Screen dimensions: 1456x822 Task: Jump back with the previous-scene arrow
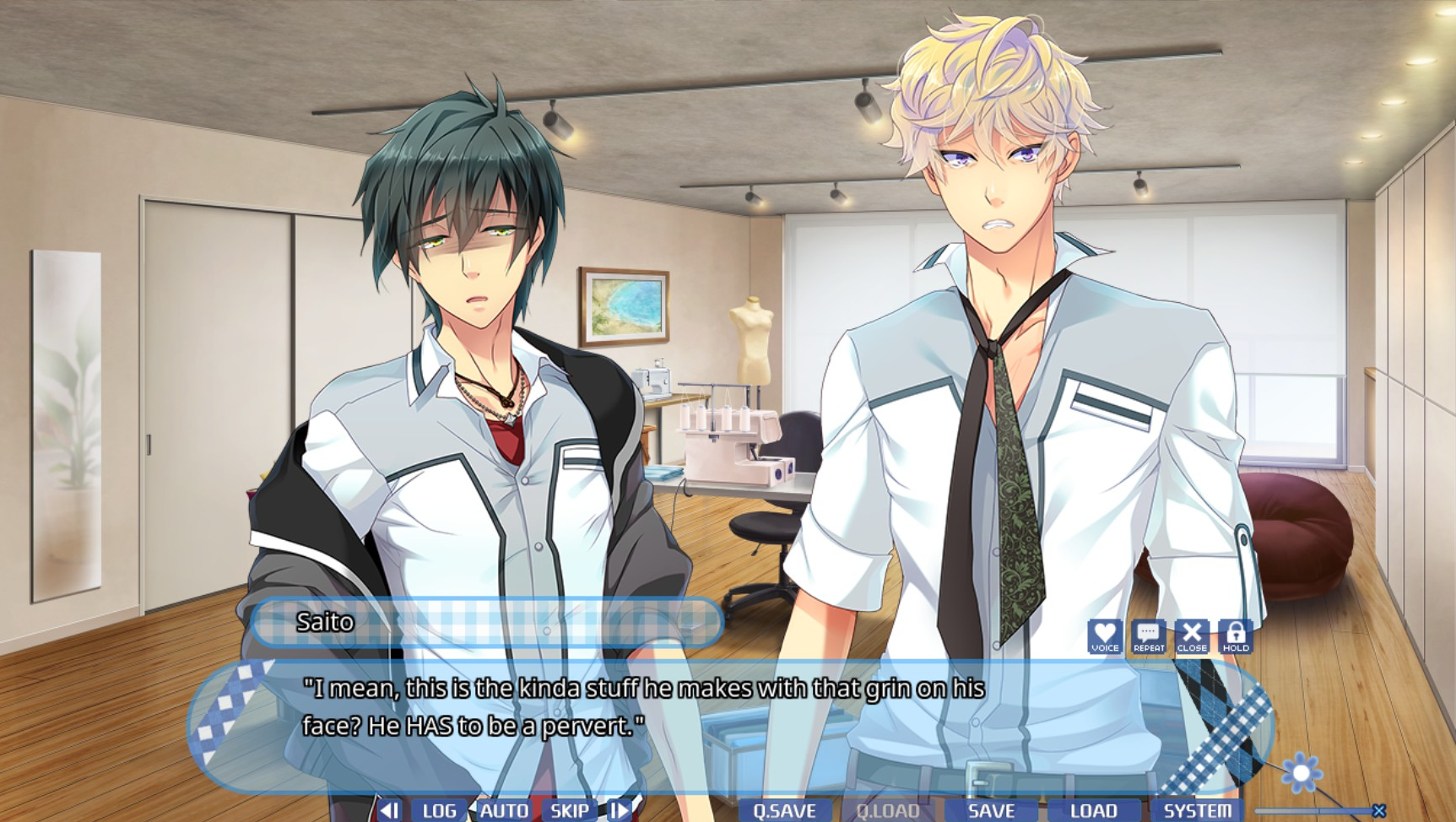pos(389,810)
